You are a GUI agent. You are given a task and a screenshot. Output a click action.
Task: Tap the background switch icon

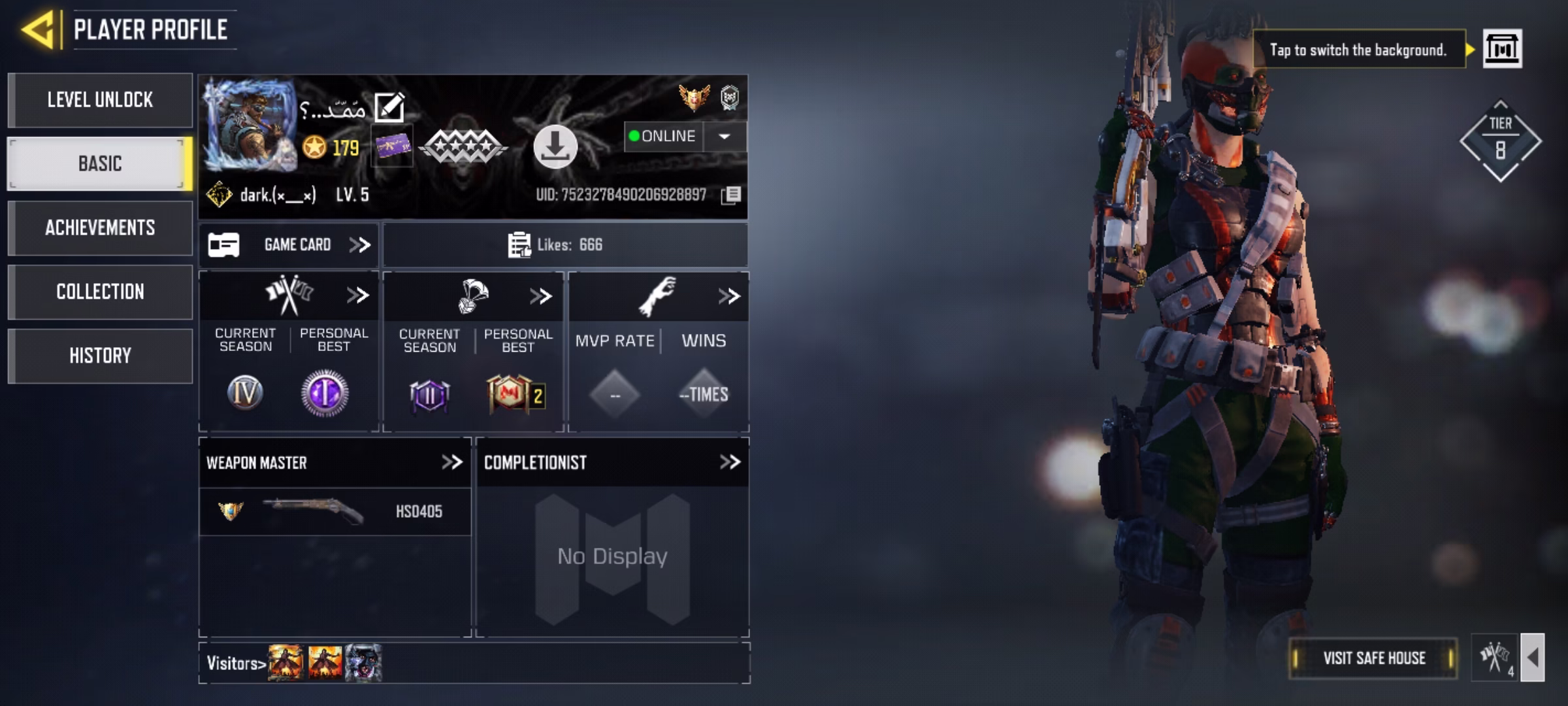1502,49
